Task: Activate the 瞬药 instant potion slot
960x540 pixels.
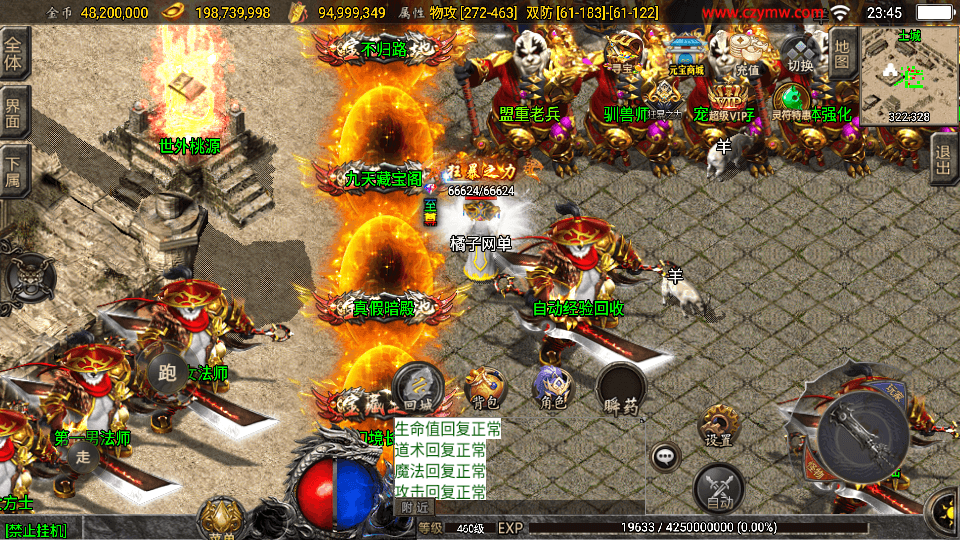Action: pos(621,388)
